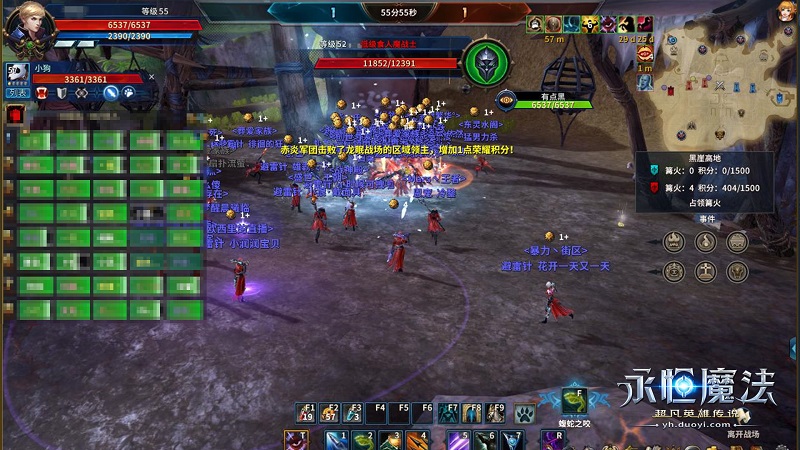Close the pet panel with the X
Screen dimensions: 800x450
(x=151, y=76)
